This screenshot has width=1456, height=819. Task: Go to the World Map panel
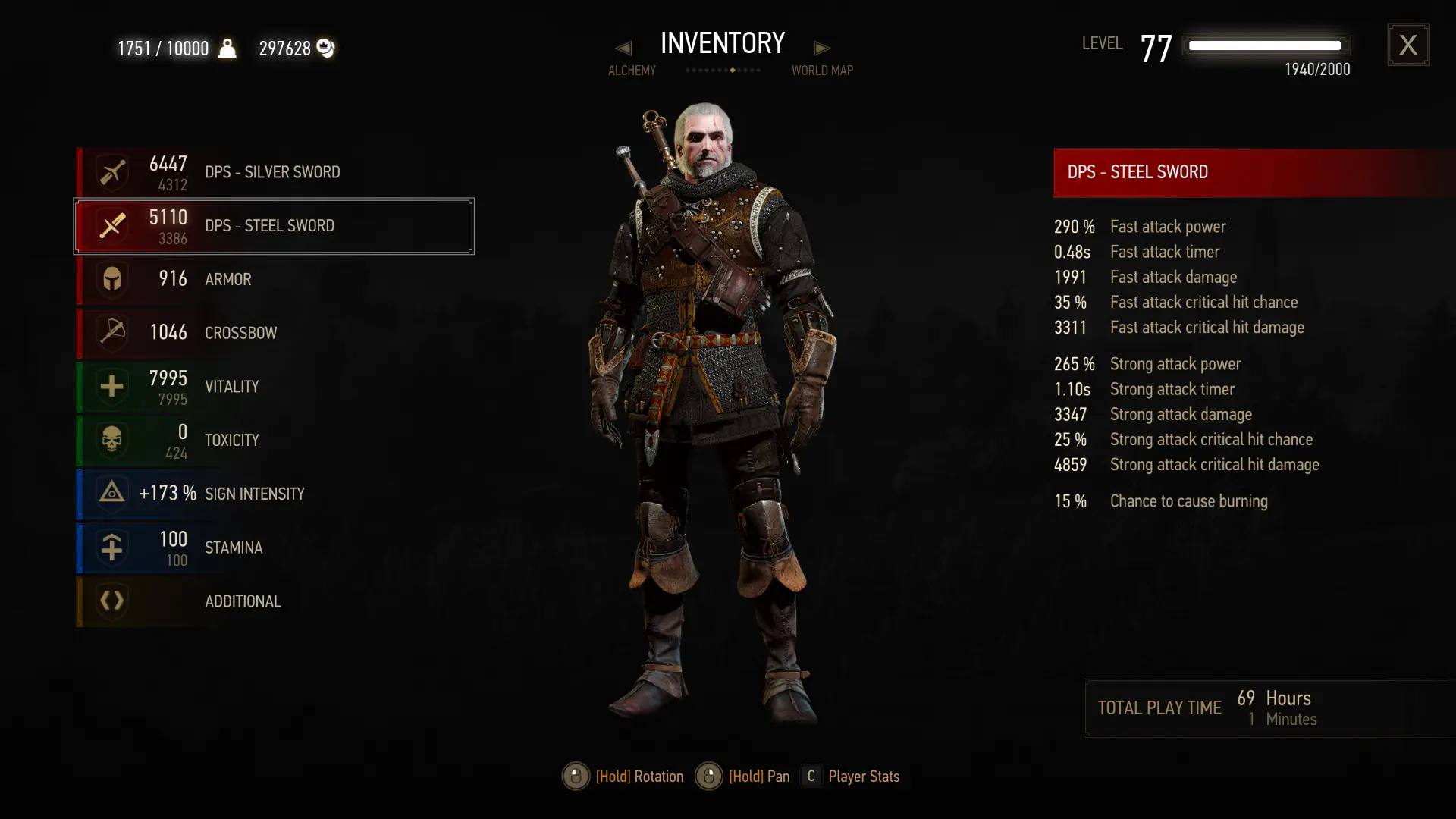(x=822, y=71)
